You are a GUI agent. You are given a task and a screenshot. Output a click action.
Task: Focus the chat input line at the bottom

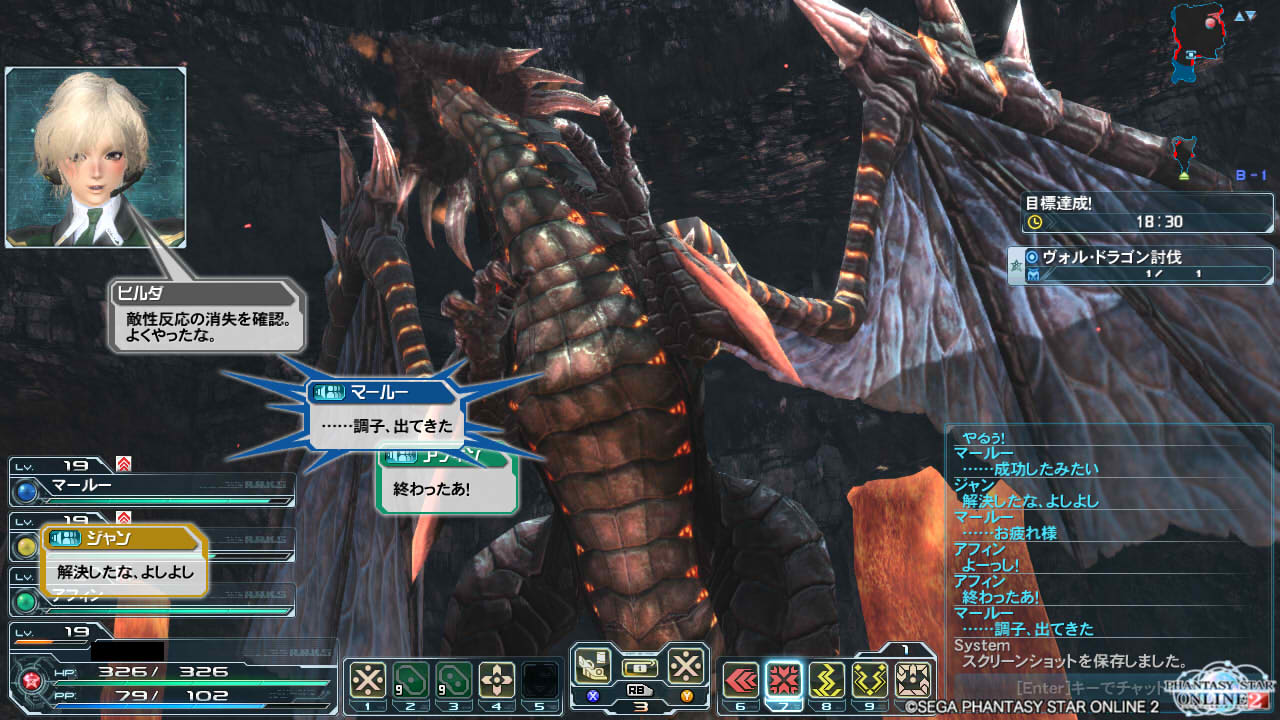[x=1090, y=688]
